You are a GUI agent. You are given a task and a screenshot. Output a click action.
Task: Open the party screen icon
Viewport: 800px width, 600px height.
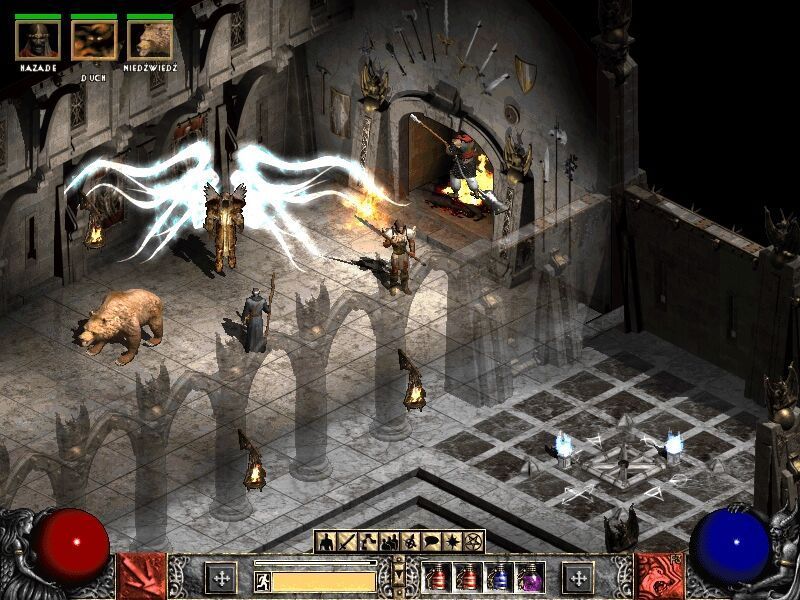(389, 542)
